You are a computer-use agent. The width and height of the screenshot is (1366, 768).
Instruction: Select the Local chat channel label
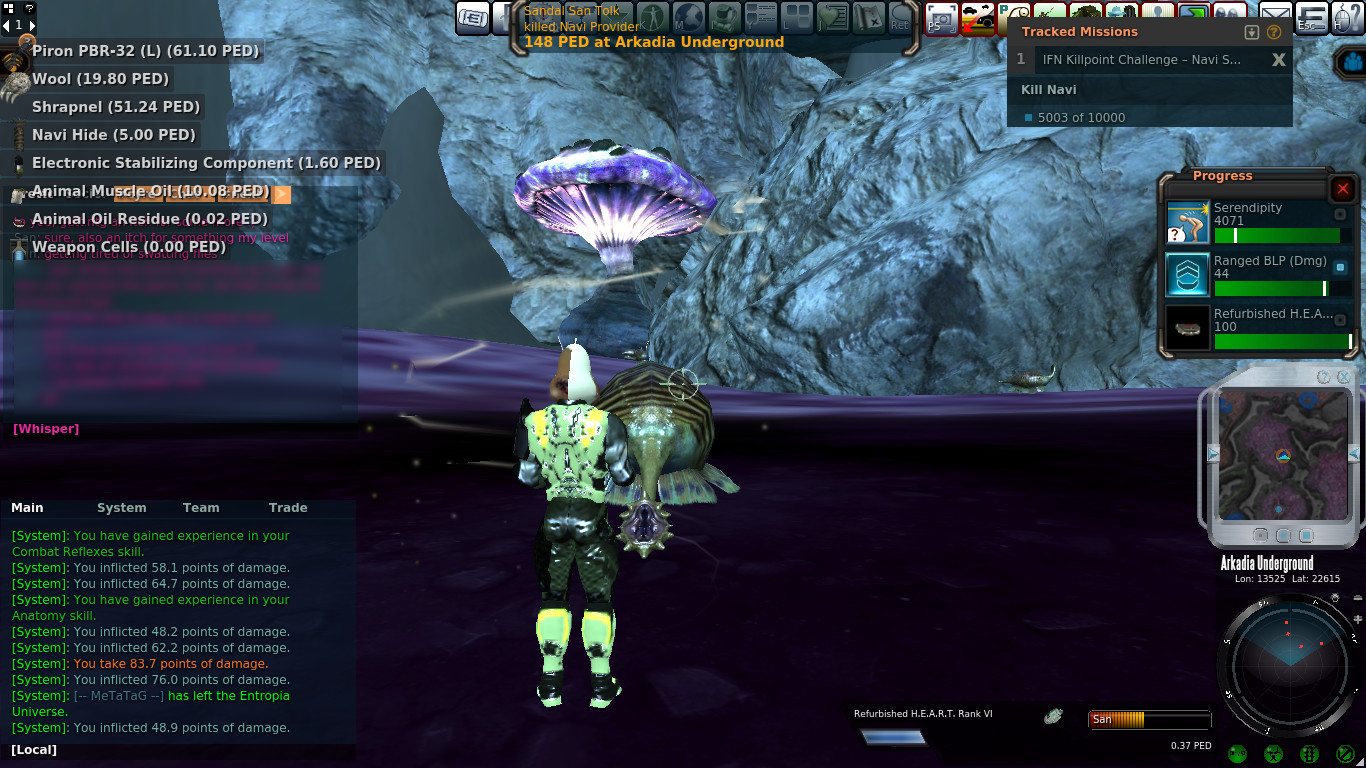click(x=34, y=750)
